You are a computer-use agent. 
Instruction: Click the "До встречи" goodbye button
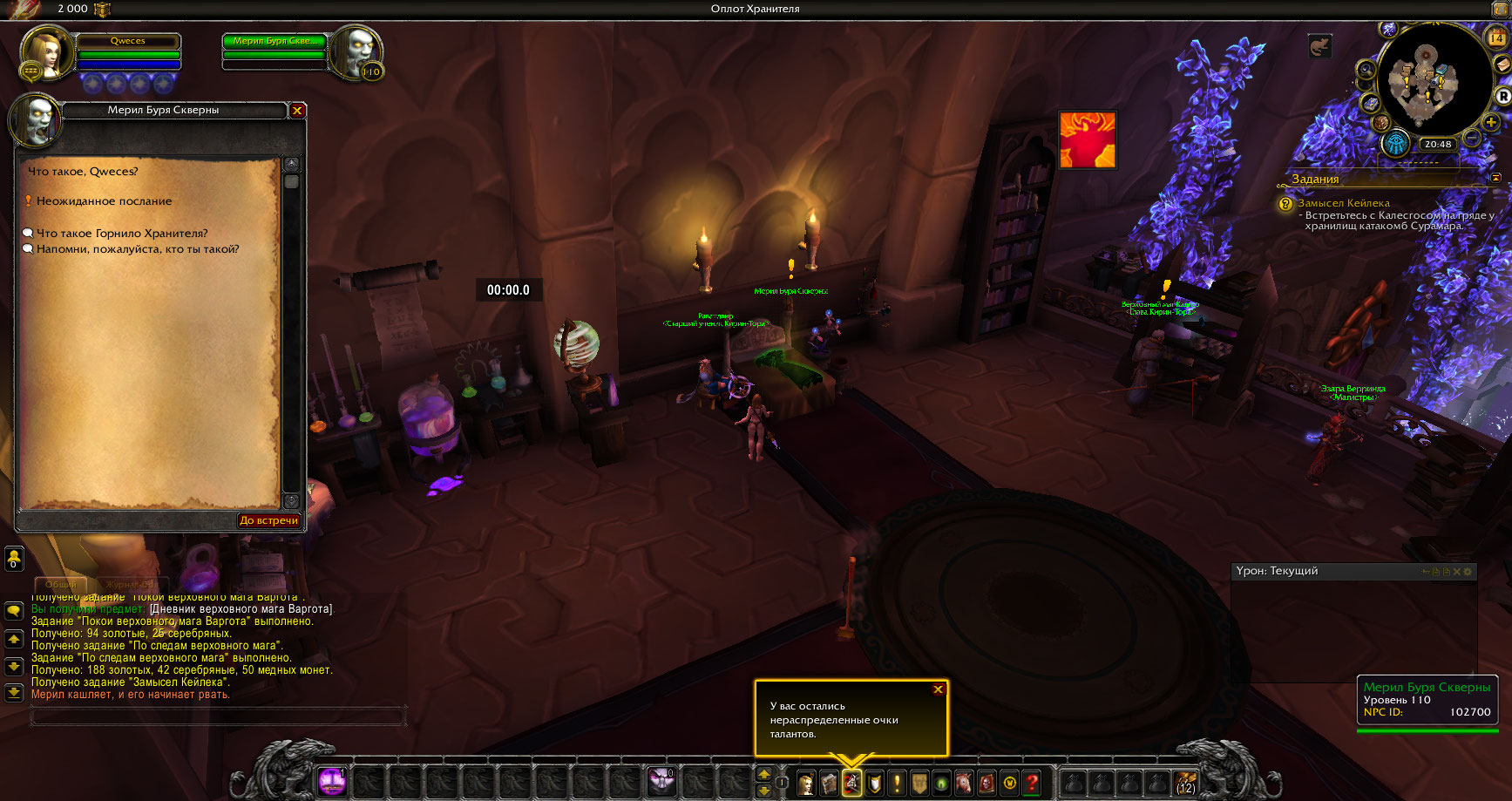[269, 520]
